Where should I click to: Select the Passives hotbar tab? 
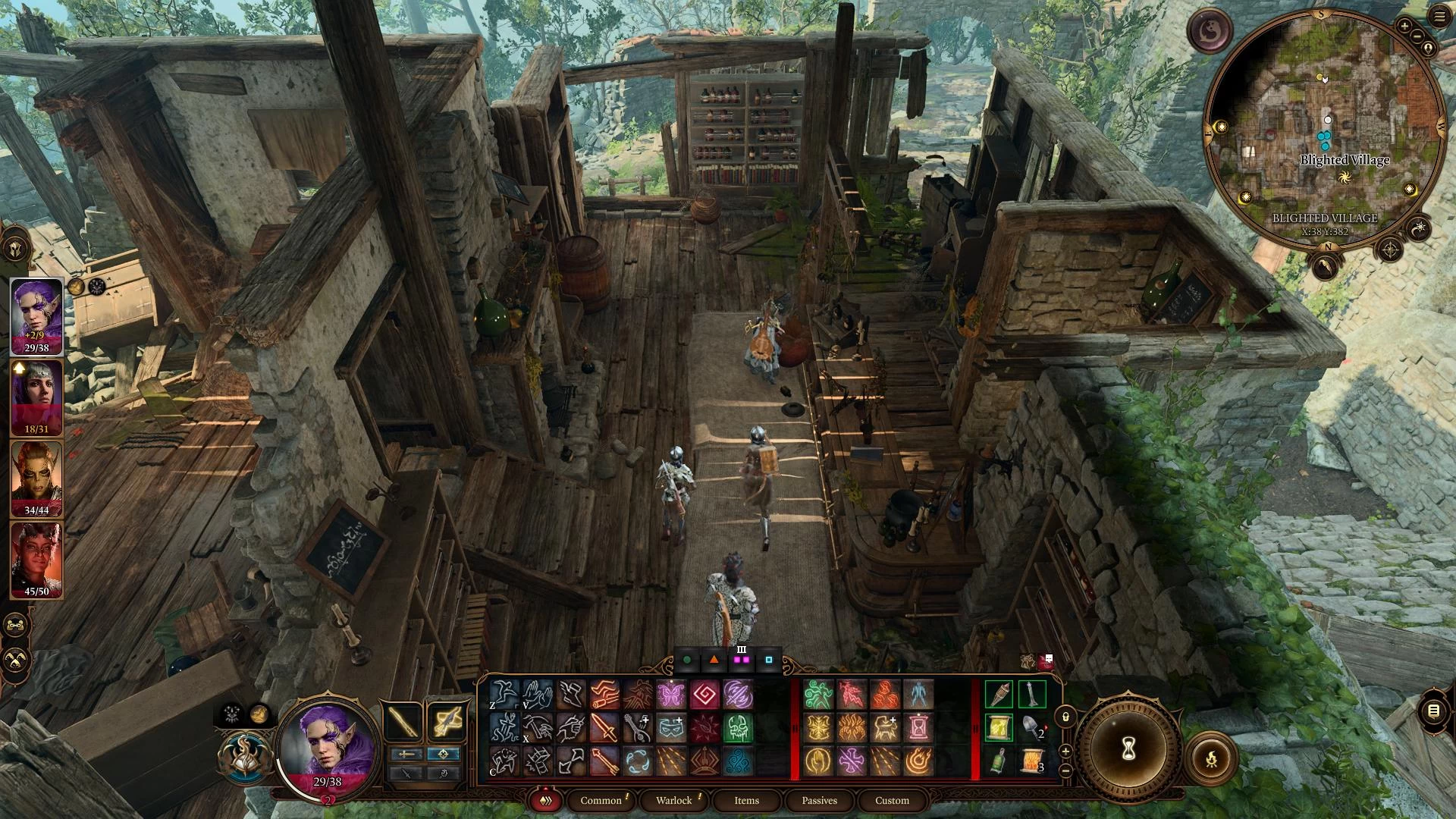(819, 800)
